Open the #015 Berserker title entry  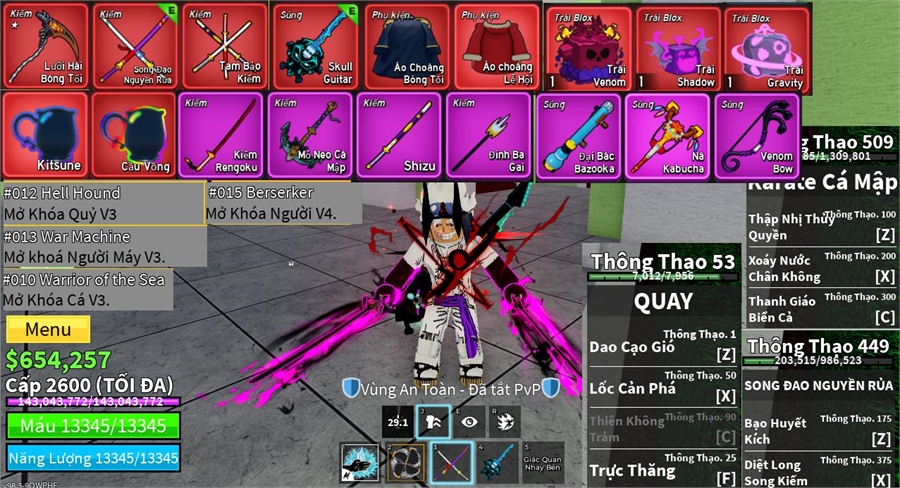[271, 203]
